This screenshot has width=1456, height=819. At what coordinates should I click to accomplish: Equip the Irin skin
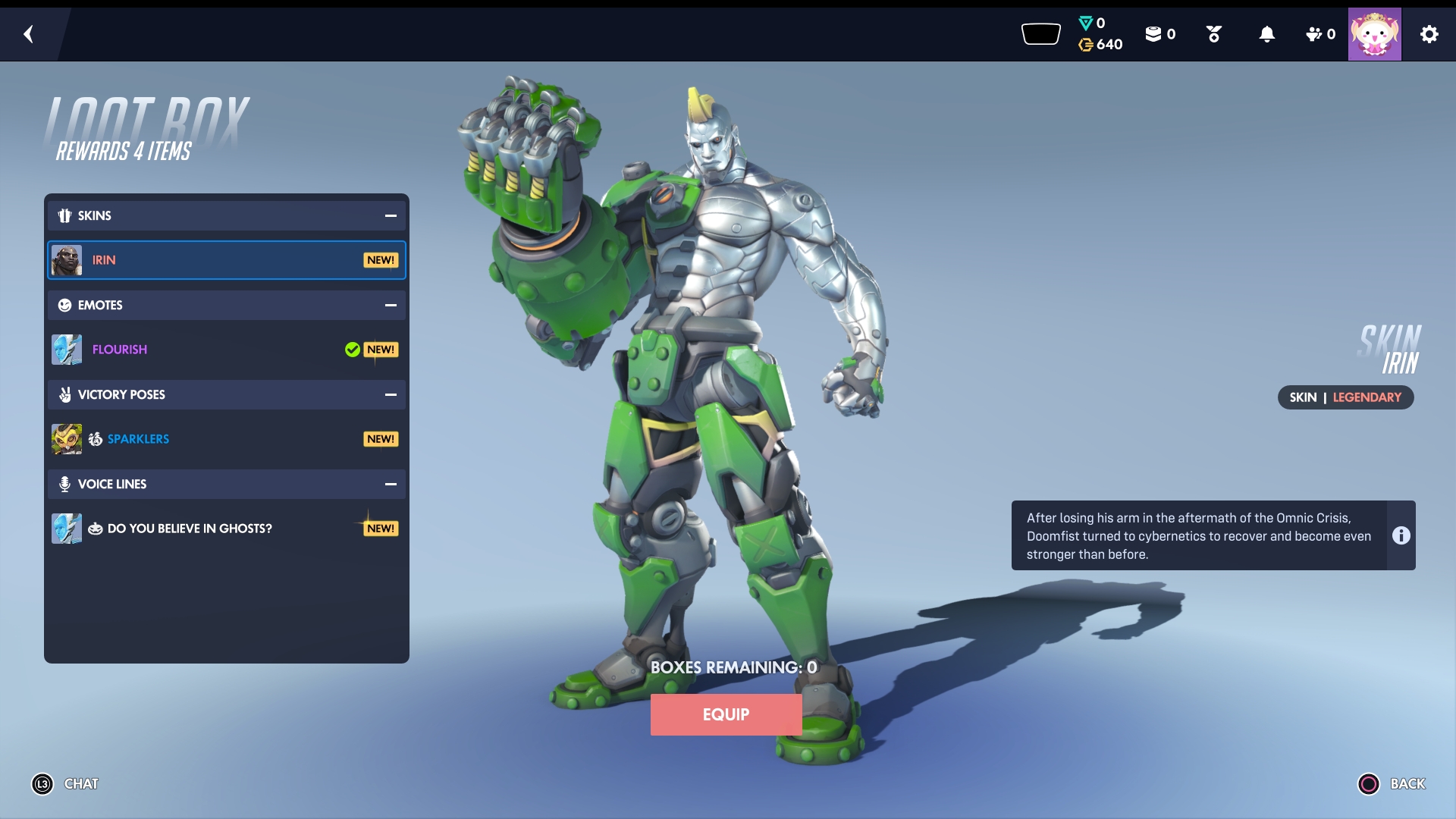726,714
